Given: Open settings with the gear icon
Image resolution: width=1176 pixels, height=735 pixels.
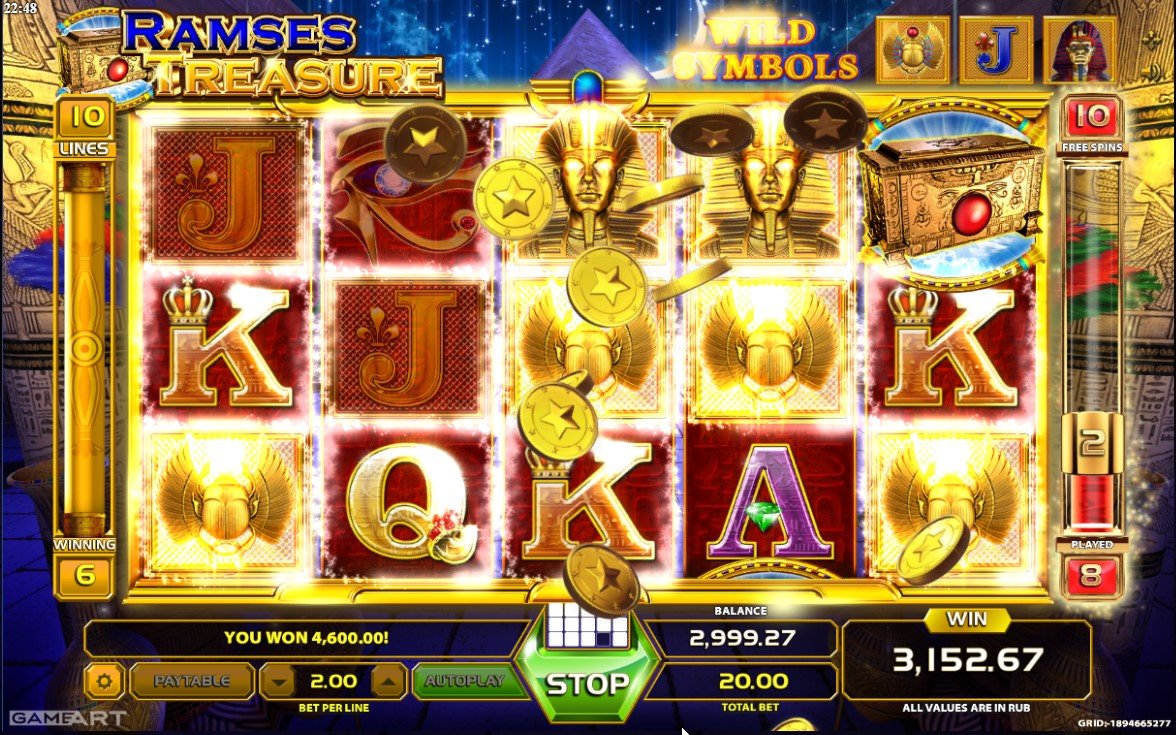Looking at the screenshot, I should 104,682.
